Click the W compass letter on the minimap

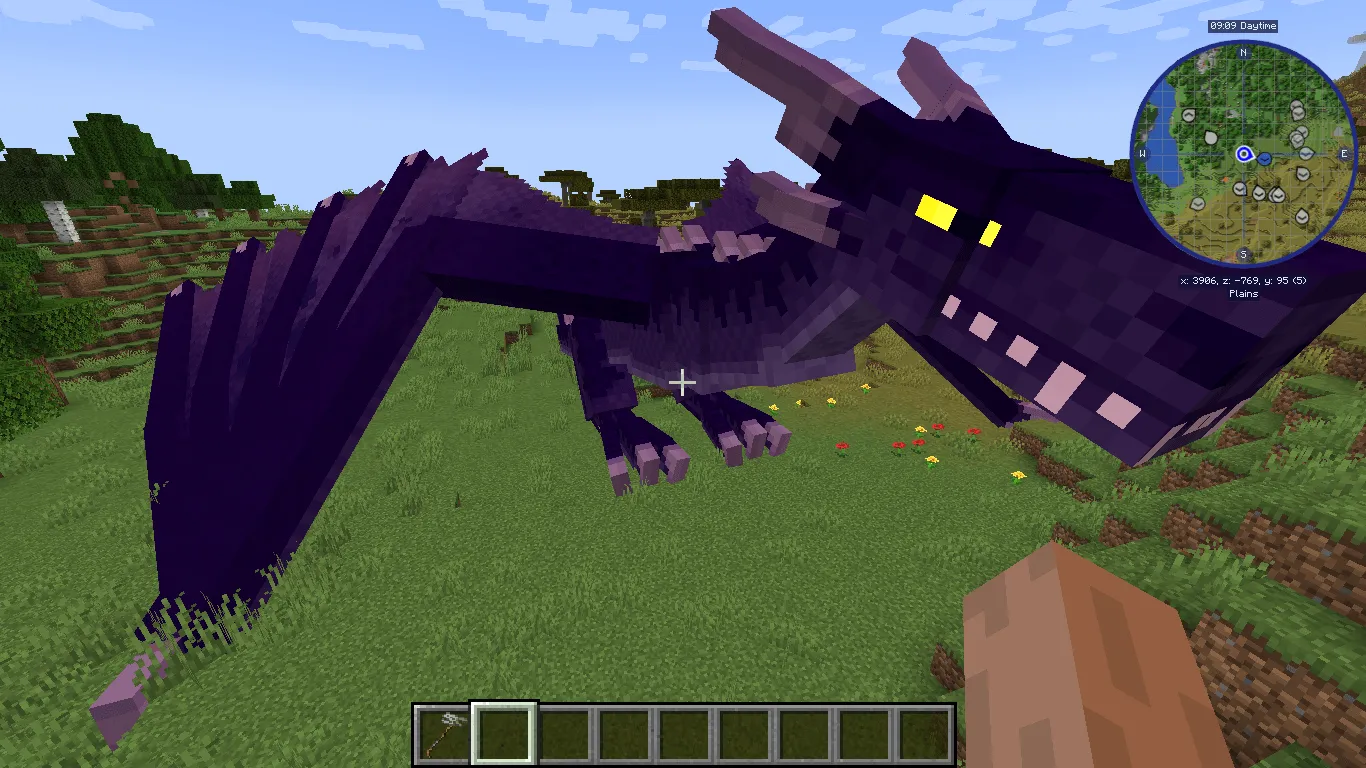(1141, 152)
